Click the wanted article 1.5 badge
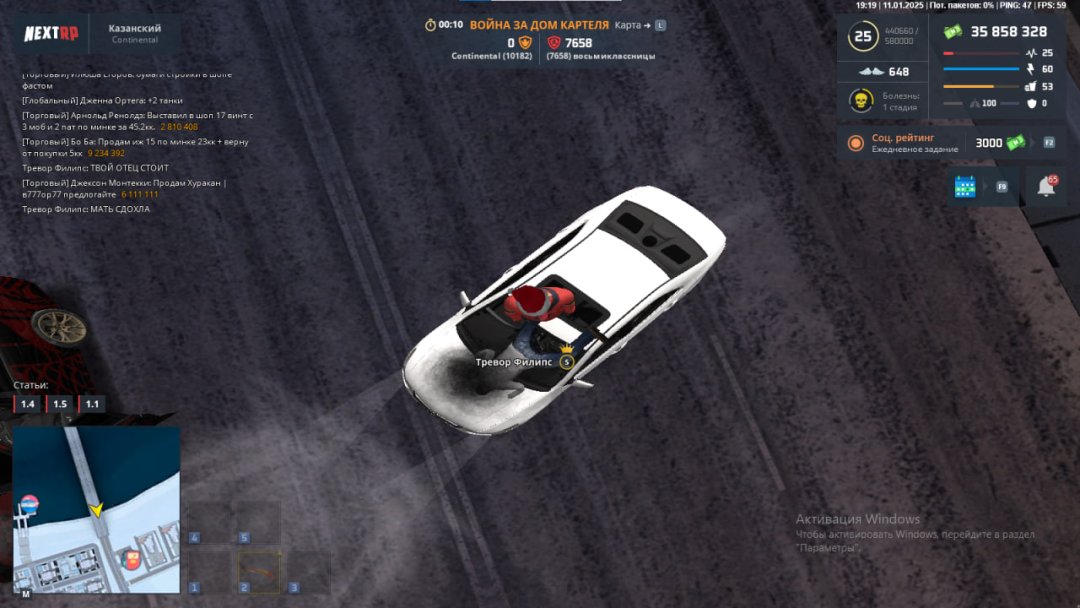Viewport: 1080px width, 608px height. coord(60,404)
